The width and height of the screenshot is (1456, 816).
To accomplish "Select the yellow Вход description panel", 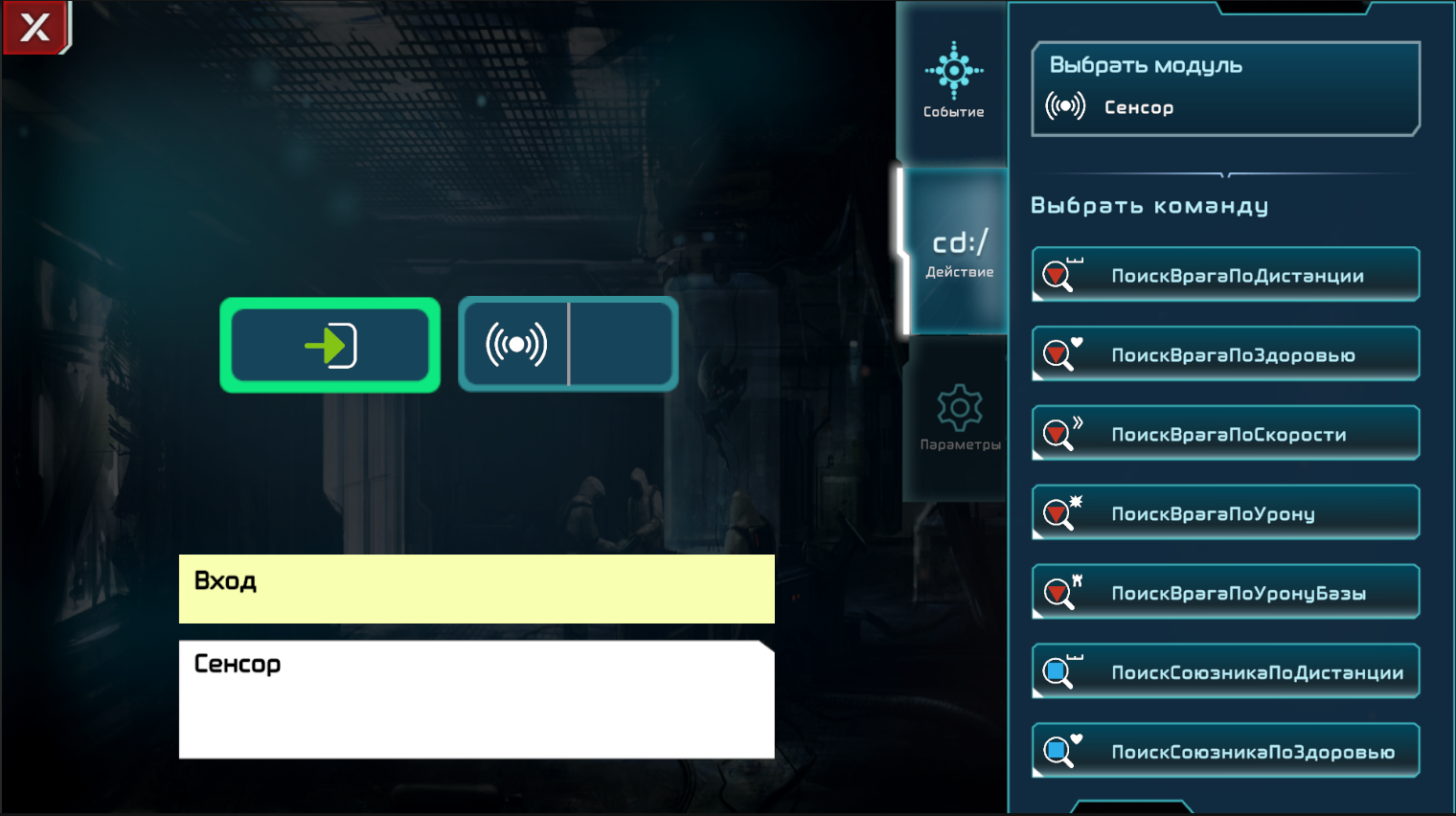I will pyautogui.click(x=476, y=588).
